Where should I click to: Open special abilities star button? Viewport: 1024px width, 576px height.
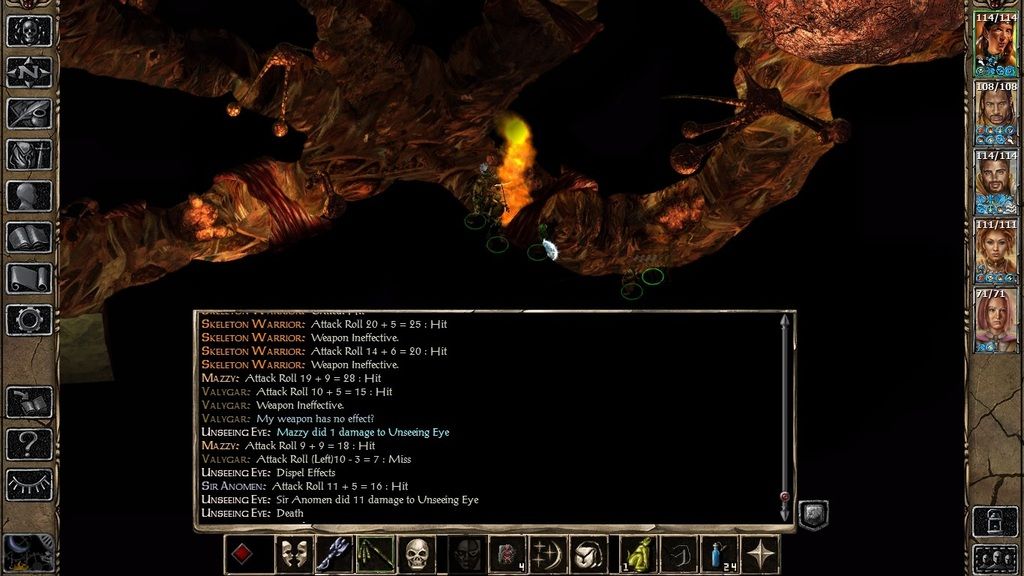click(763, 554)
